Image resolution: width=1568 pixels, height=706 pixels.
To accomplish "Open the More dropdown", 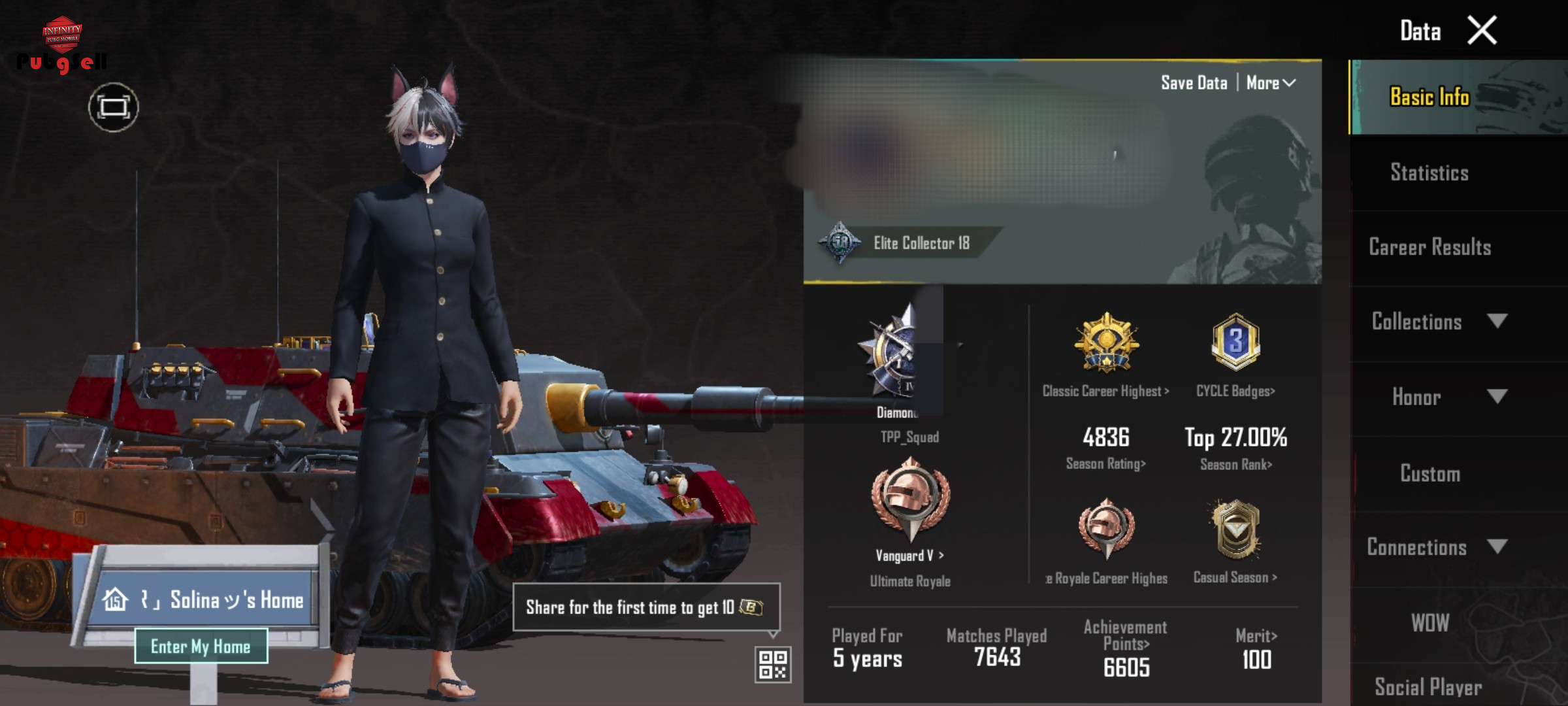I will (1271, 83).
